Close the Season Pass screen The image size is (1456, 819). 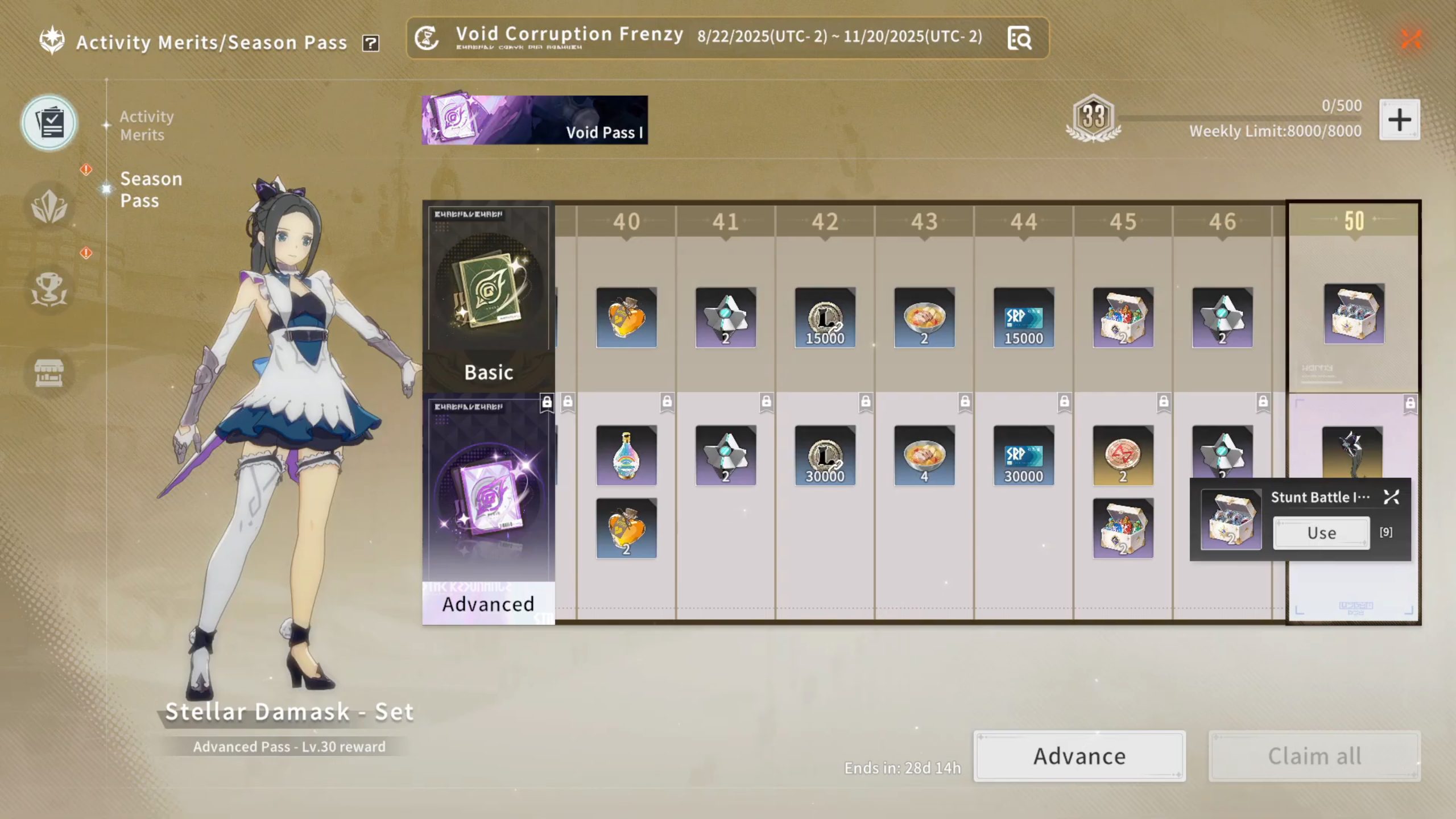coord(1411,39)
